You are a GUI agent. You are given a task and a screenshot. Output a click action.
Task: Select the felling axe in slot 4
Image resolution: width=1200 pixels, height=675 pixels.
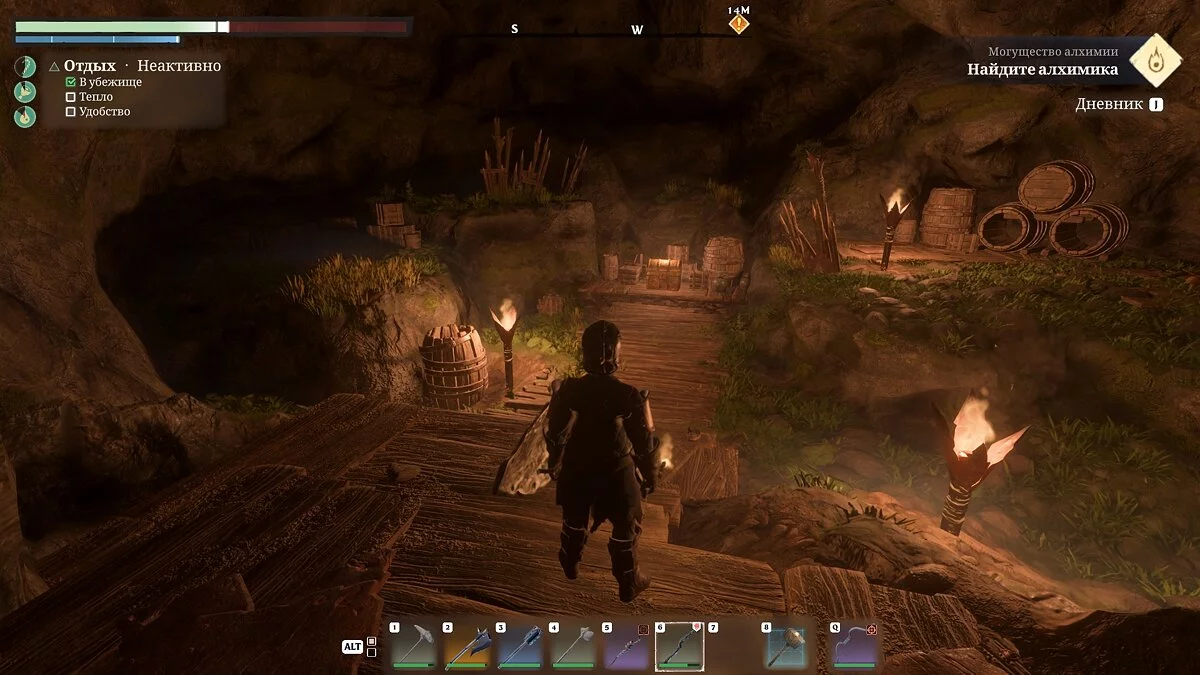point(572,645)
